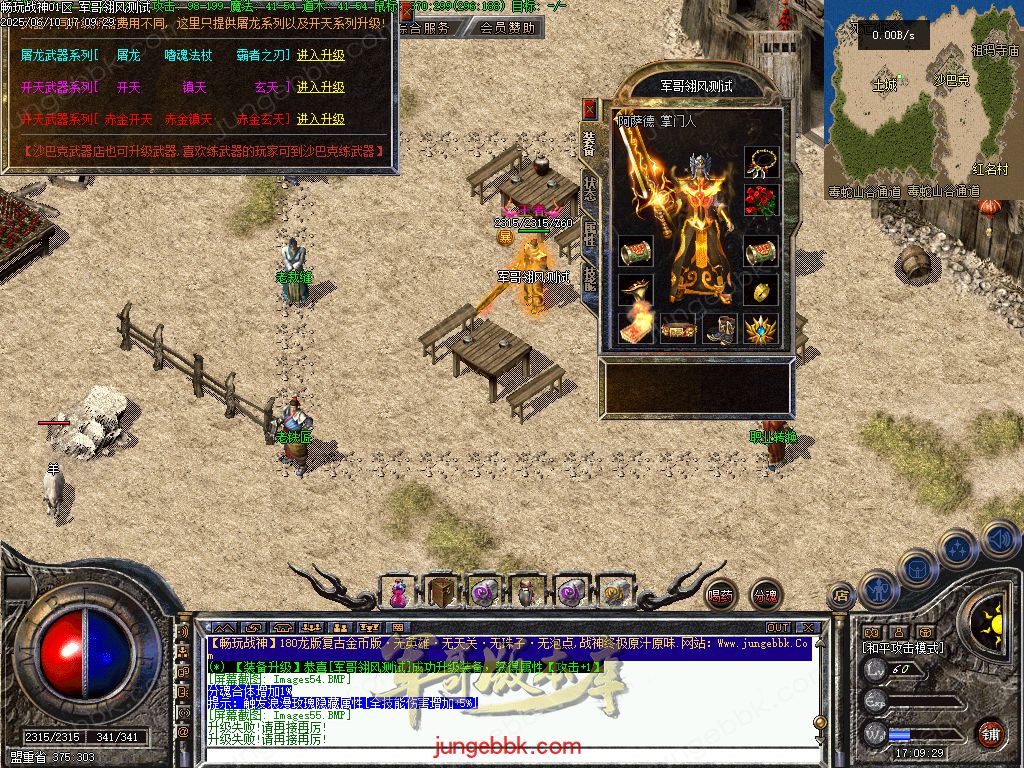Open the 会员赞助 member sponsor menu
Viewport: 1024px width, 768px height.
pyautogui.click(x=507, y=28)
